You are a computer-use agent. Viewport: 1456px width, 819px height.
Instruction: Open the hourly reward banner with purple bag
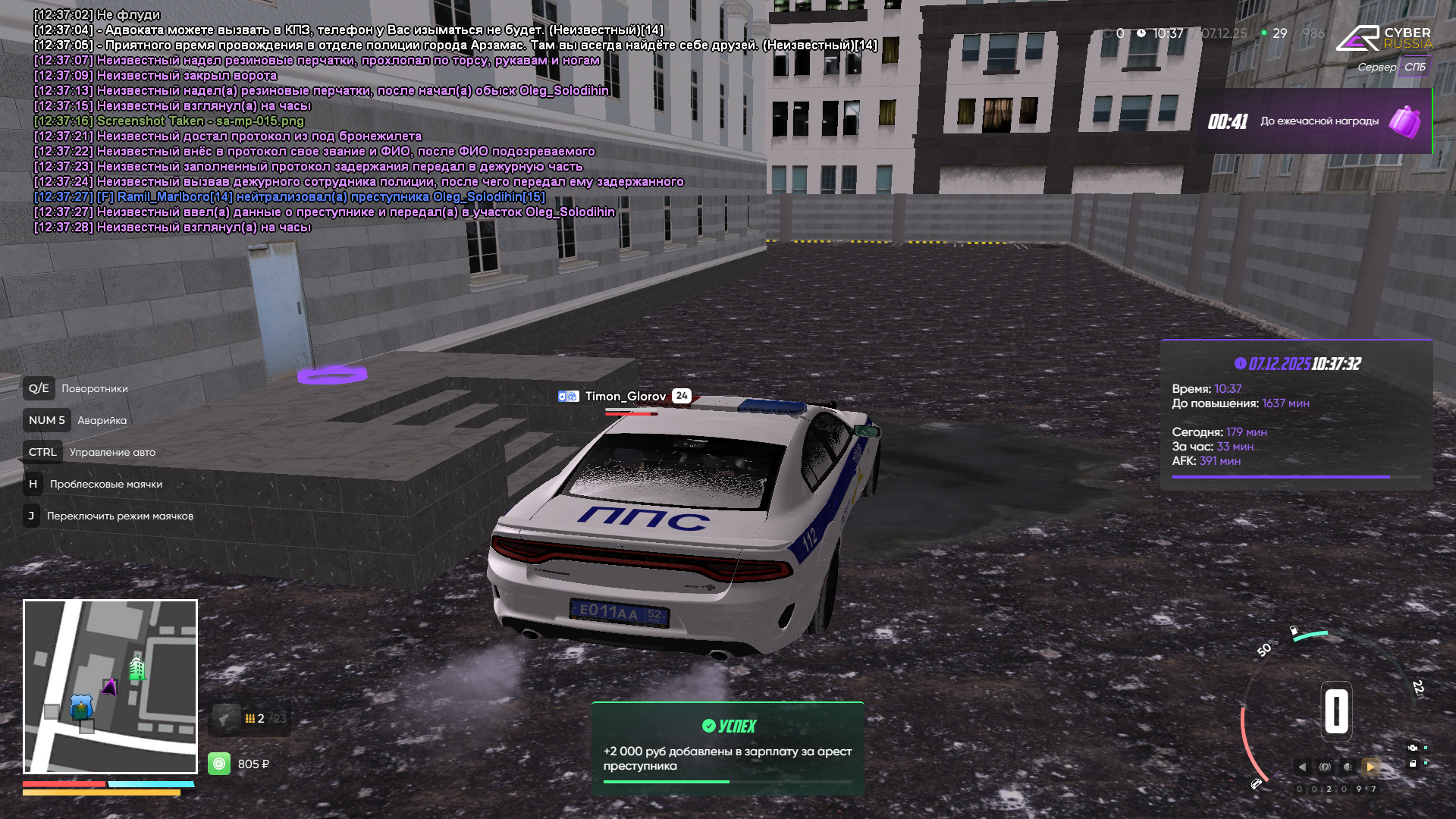tap(1314, 121)
